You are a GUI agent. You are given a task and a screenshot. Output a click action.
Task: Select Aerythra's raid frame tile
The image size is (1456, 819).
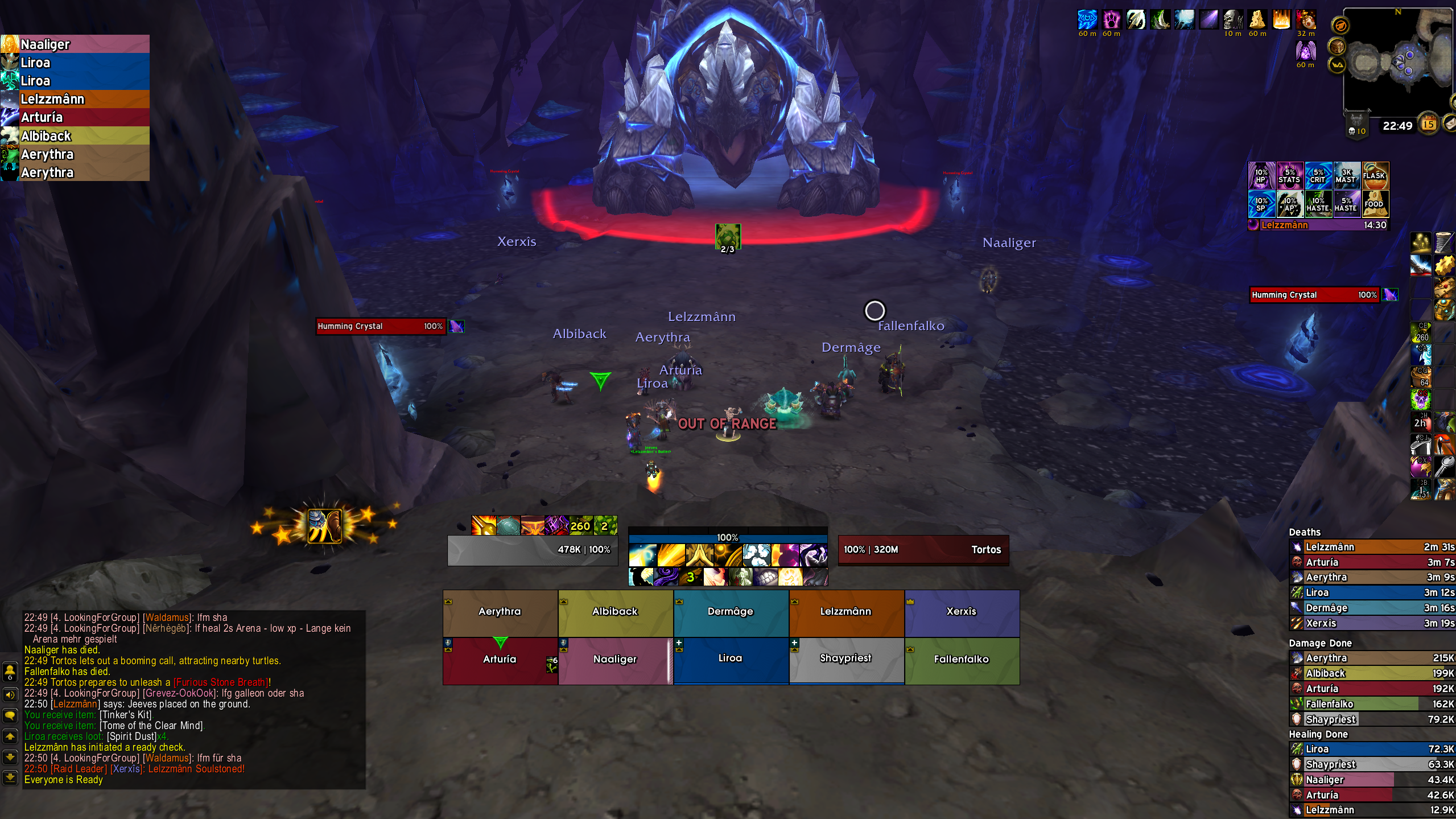(x=500, y=612)
